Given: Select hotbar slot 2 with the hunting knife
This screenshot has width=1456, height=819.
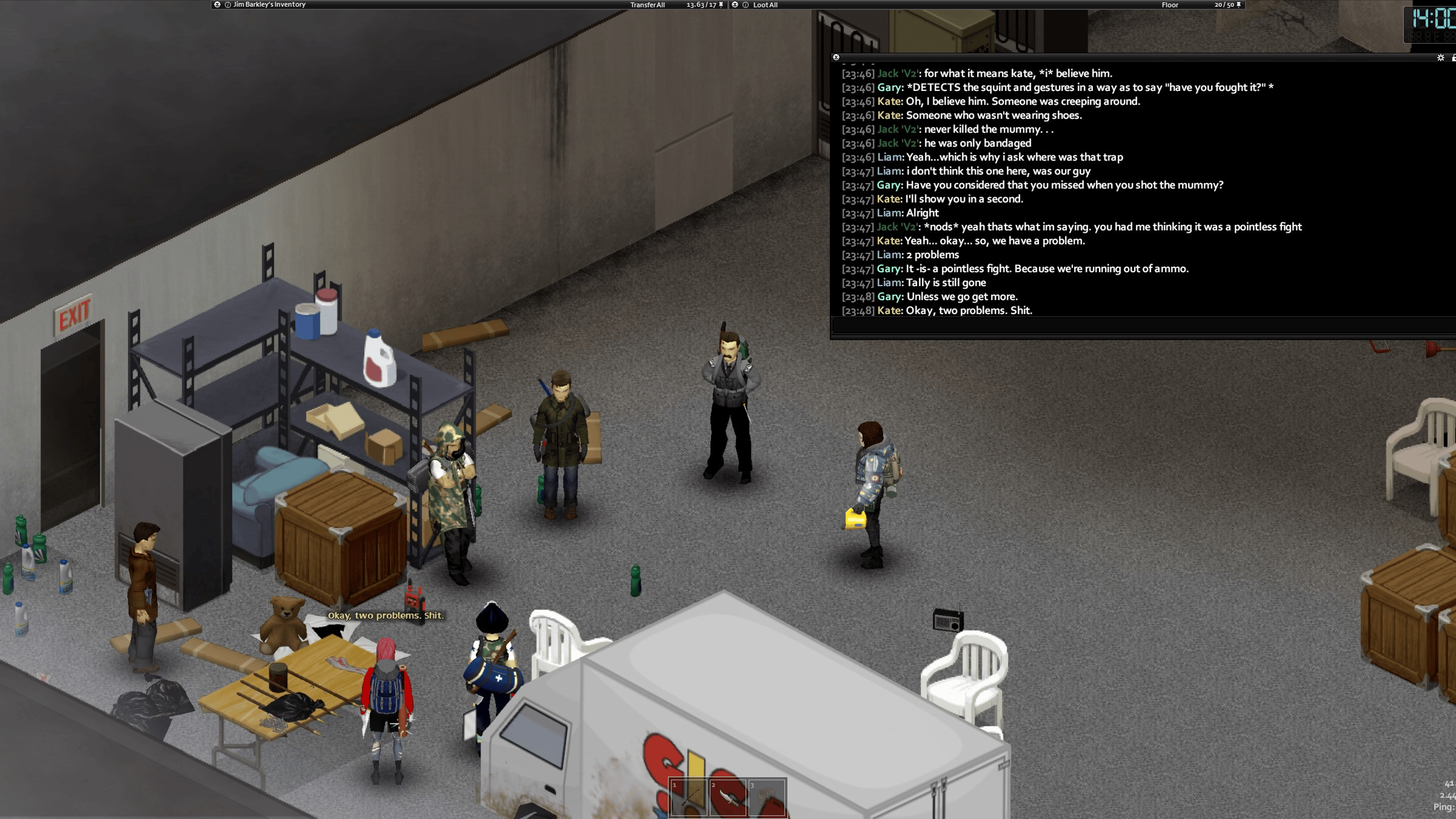Looking at the screenshot, I should pyautogui.click(x=728, y=798).
